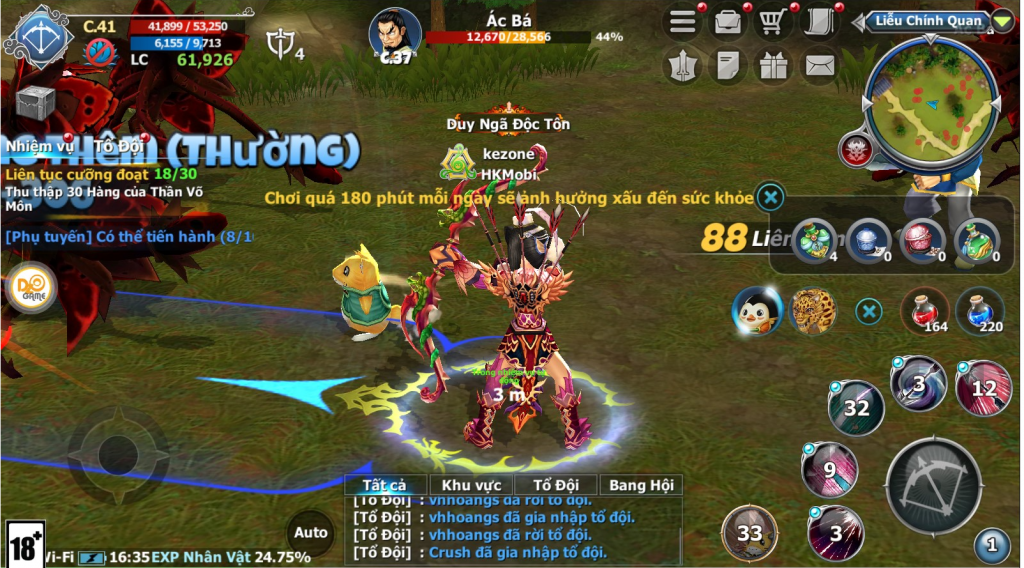Use the red health potion
Screen dimensions: 1024x568
[x=925, y=310]
